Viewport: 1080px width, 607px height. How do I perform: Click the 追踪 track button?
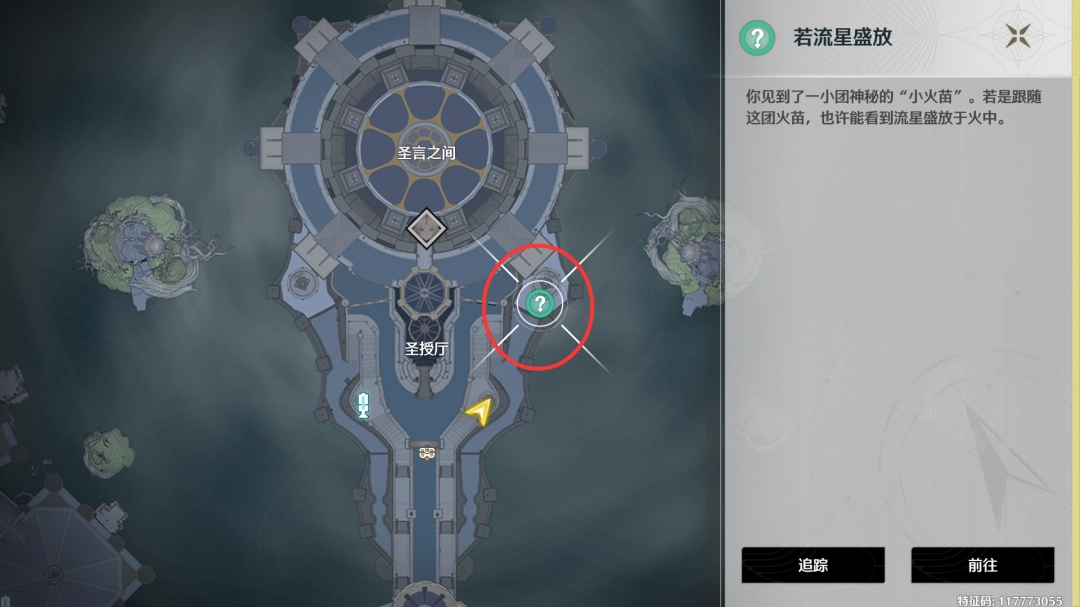(813, 565)
